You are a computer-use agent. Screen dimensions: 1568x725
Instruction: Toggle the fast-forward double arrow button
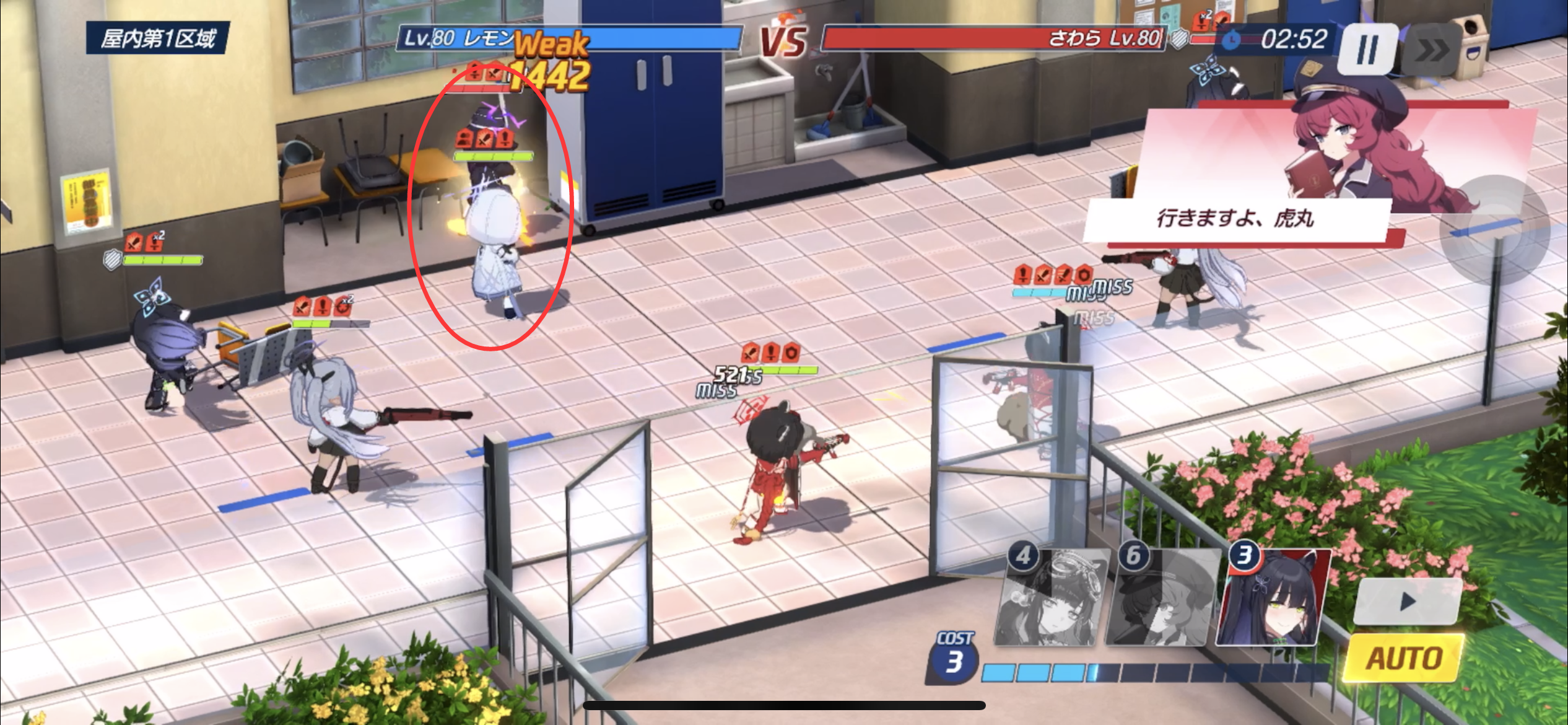(1430, 50)
